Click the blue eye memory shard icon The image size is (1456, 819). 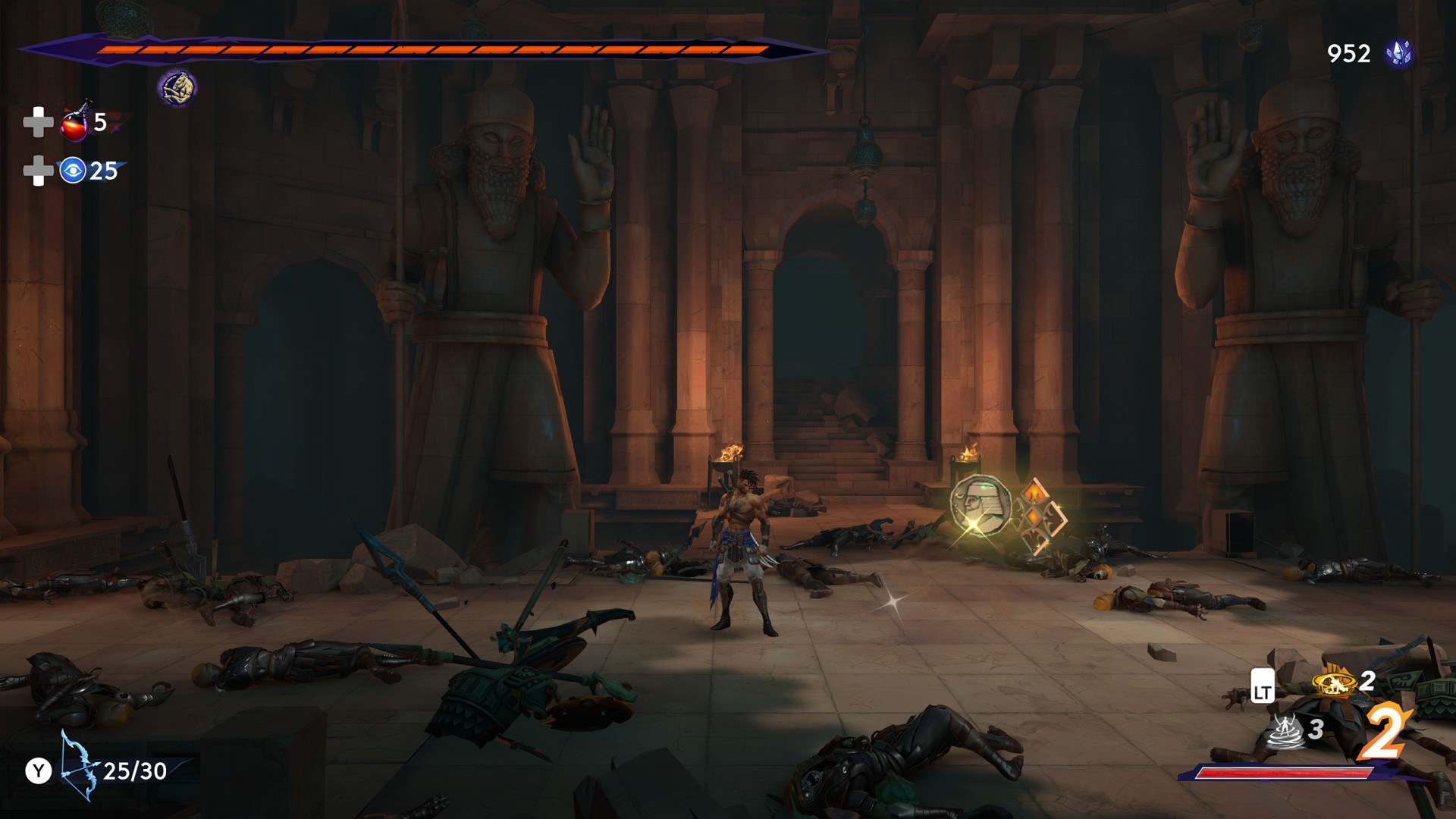[73, 171]
